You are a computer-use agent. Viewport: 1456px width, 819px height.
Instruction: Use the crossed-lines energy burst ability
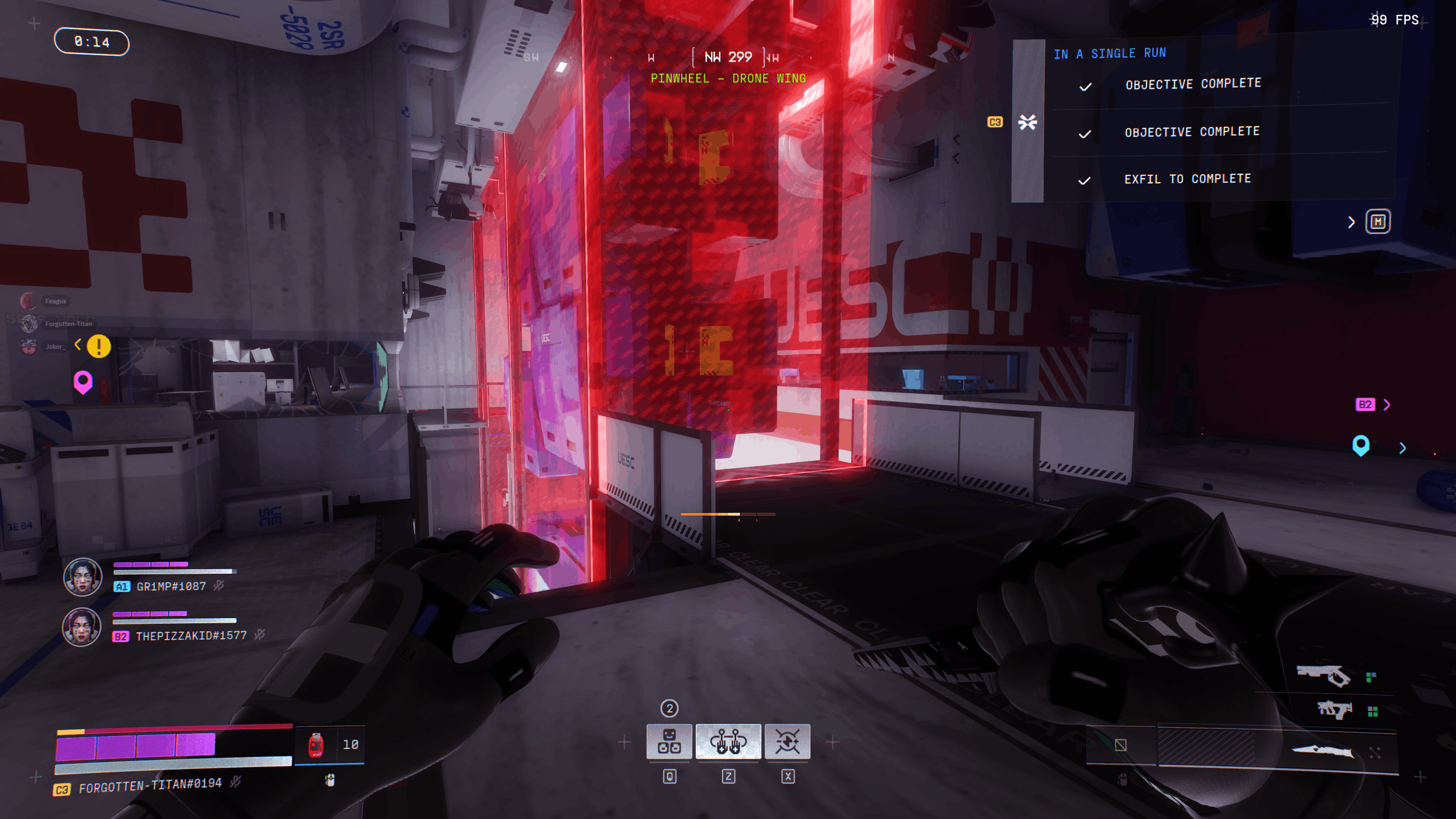pos(787,741)
